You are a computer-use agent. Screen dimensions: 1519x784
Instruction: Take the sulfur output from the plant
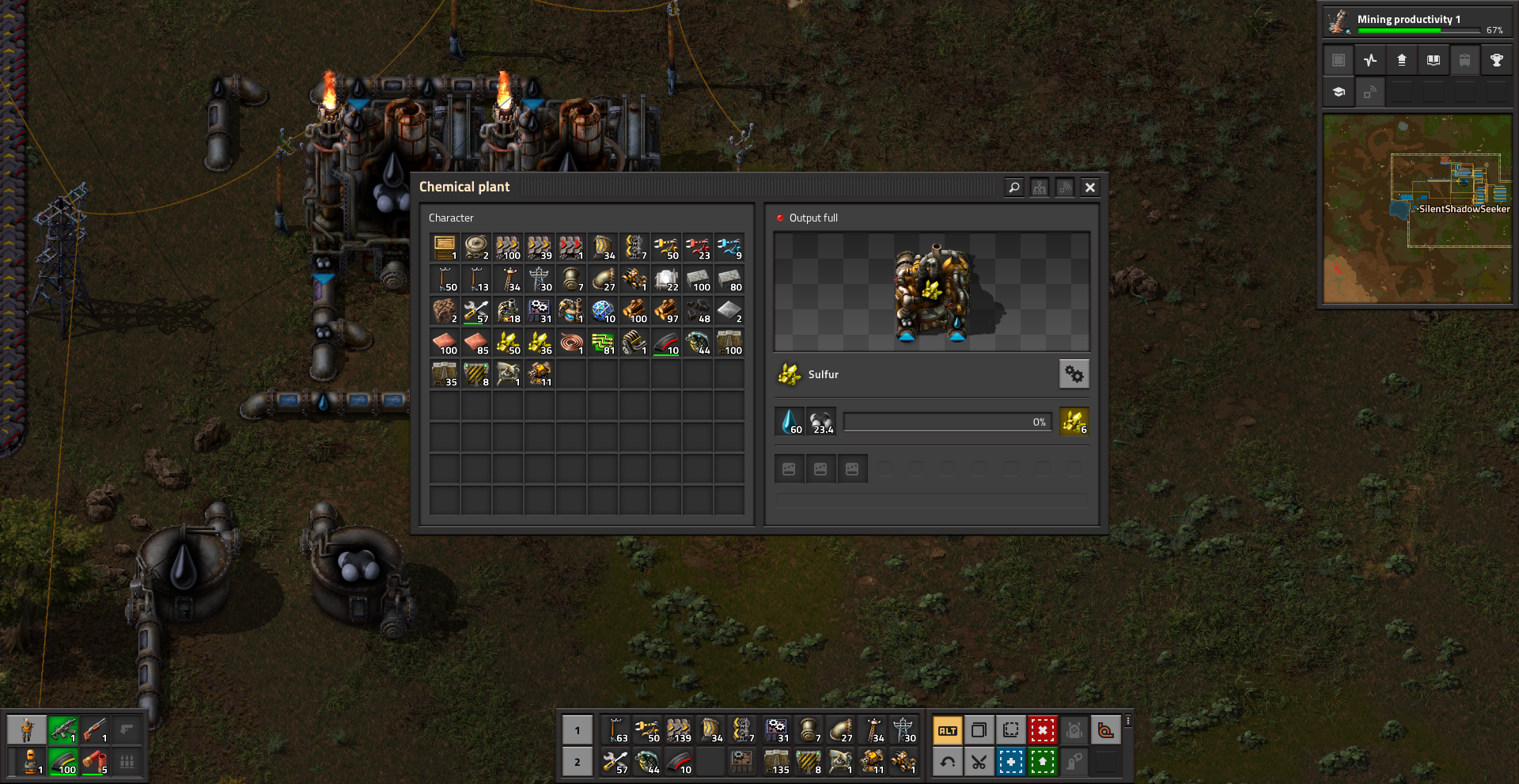tap(1074, 422)
